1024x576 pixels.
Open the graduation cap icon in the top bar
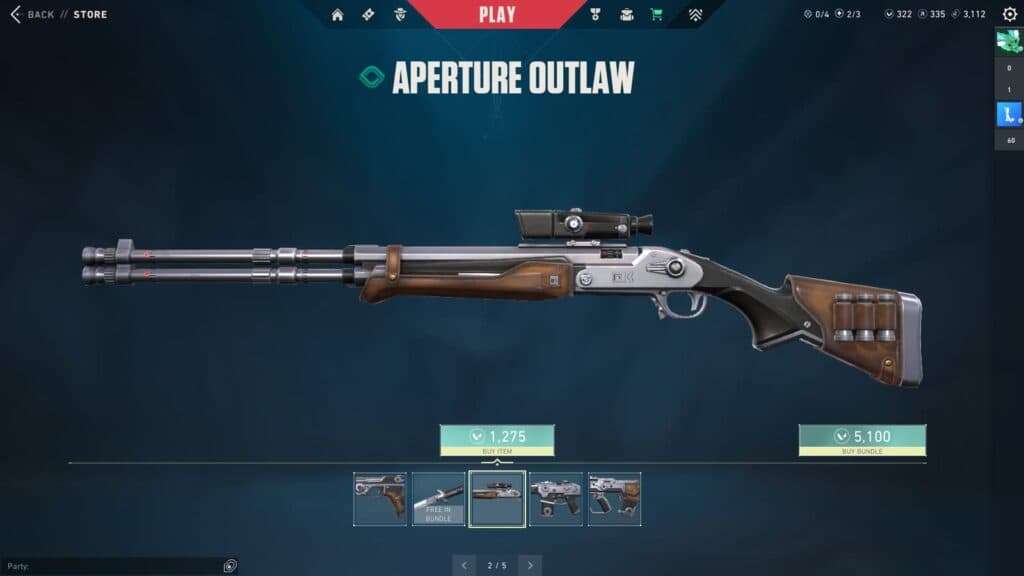point(627,15)
